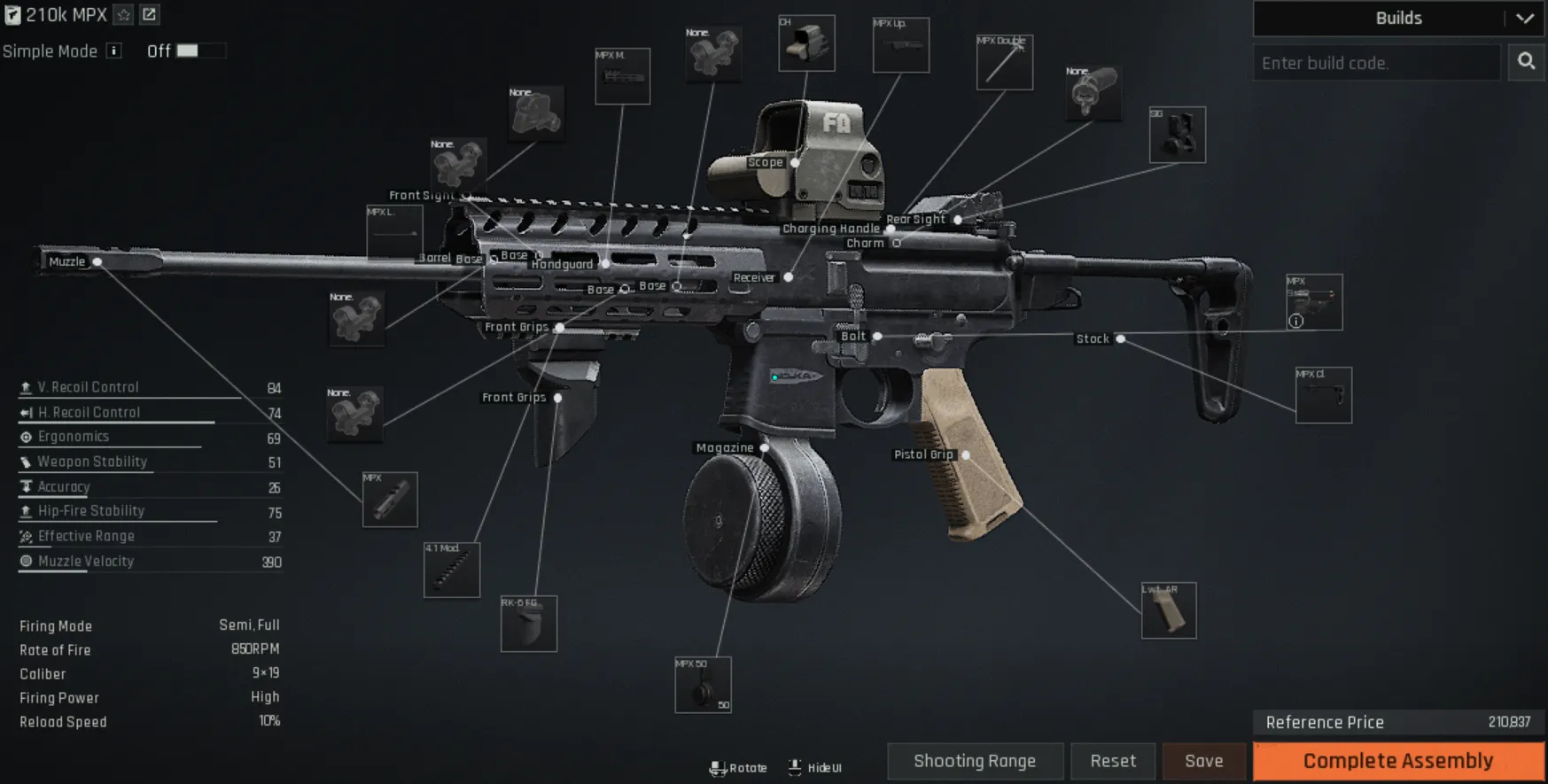Click the Rotate weapon icon at the bottom
This screenshot has width=1548, height=784.
718,767
